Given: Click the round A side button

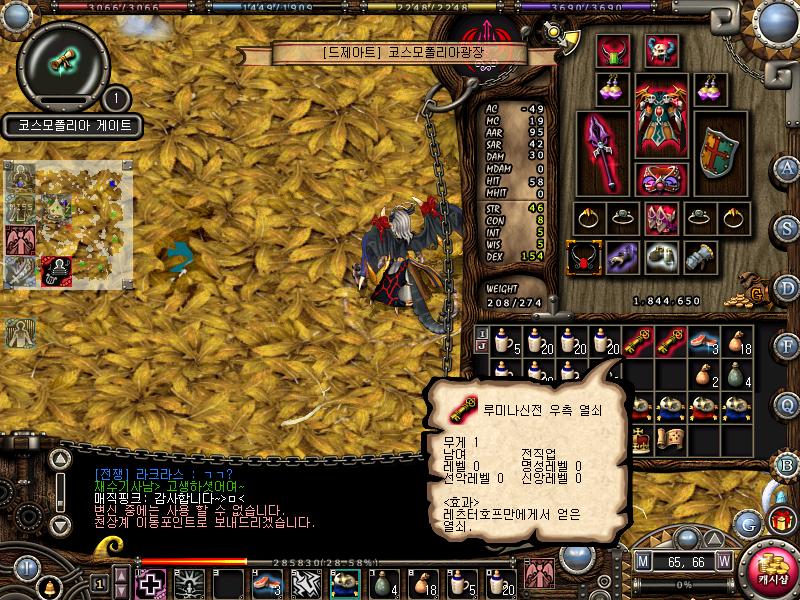Looking at the screenshot, I should point(787,167).
